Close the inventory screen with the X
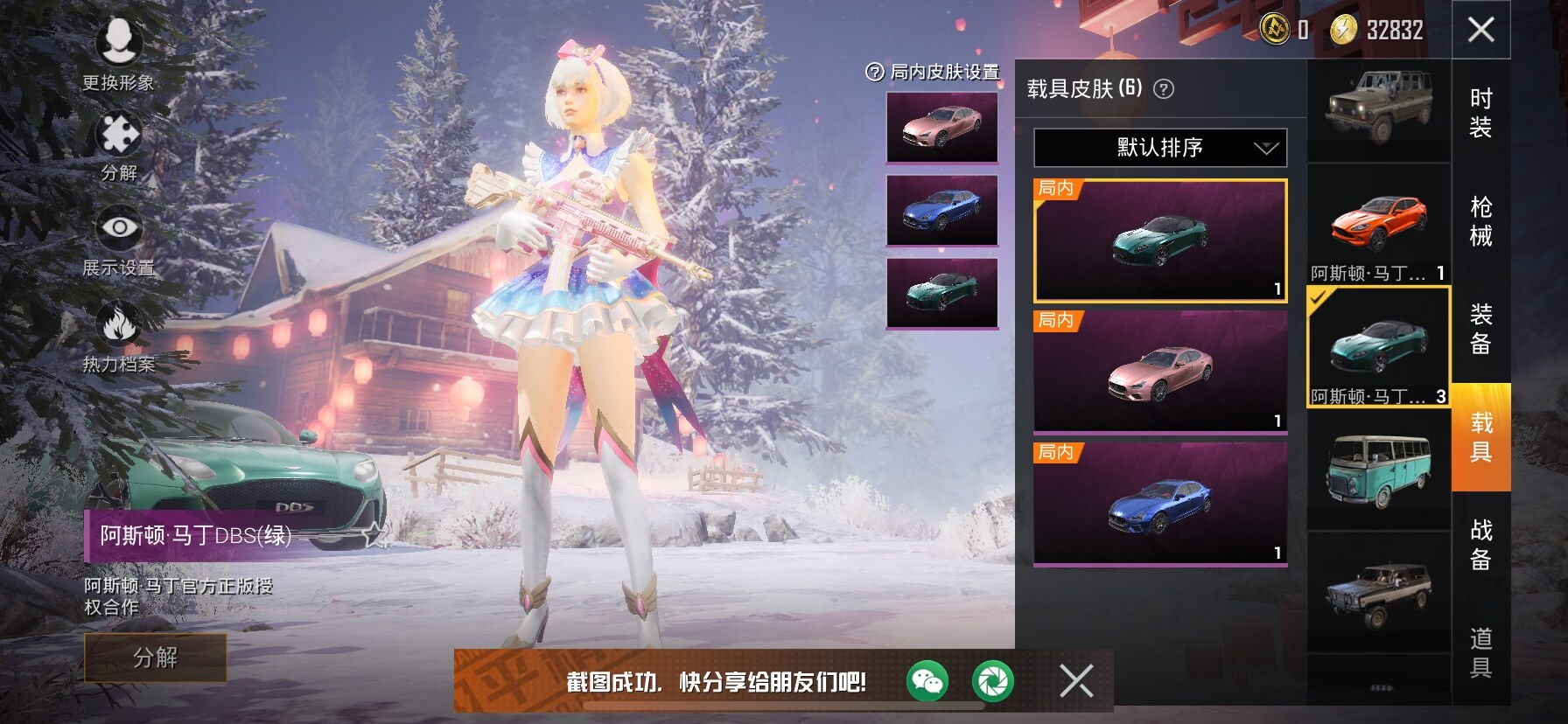Viewport: 1568px width, 724px height. coord(1480,30)
